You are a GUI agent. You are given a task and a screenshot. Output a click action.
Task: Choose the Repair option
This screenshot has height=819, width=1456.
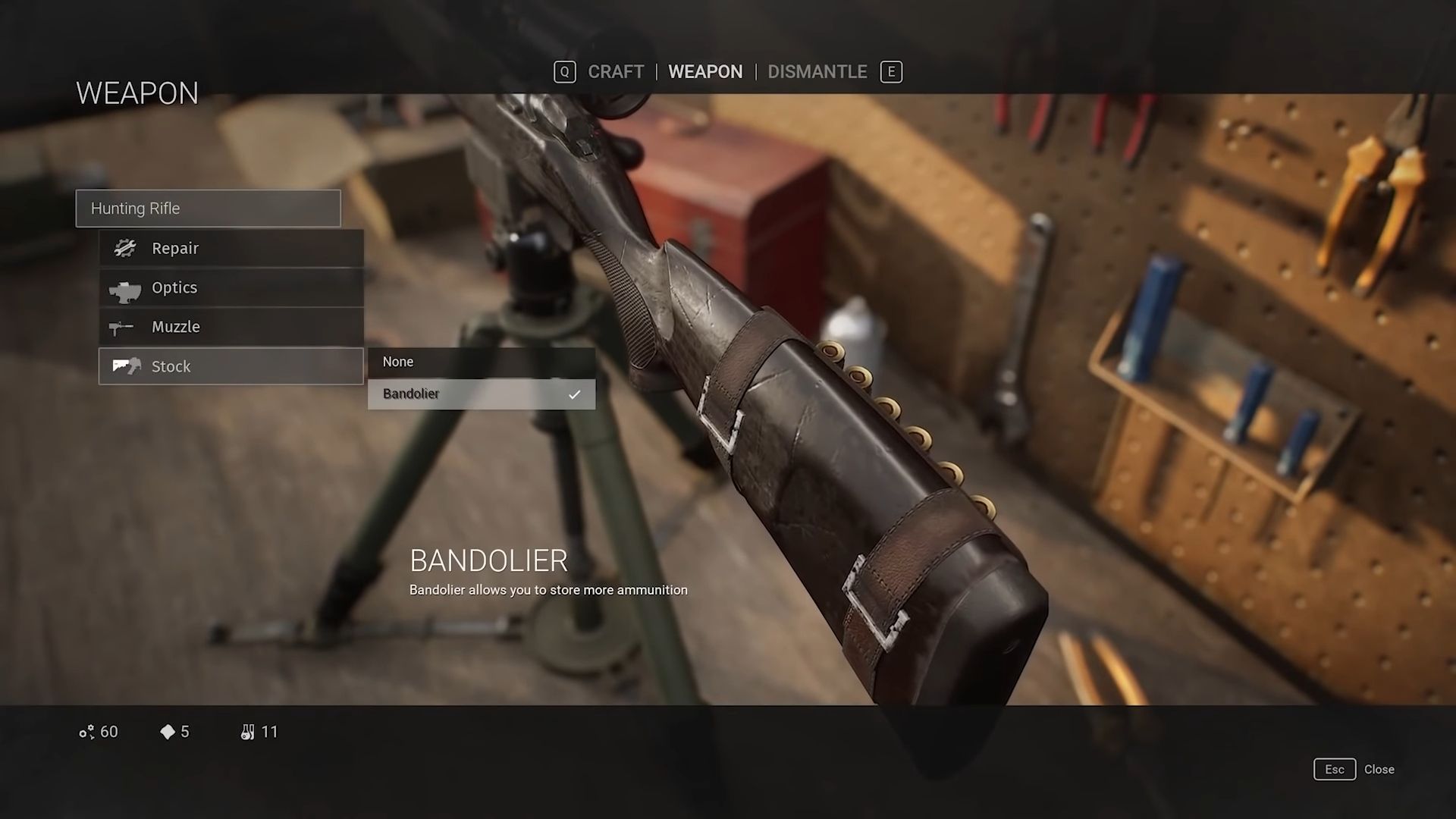point(231,249)
